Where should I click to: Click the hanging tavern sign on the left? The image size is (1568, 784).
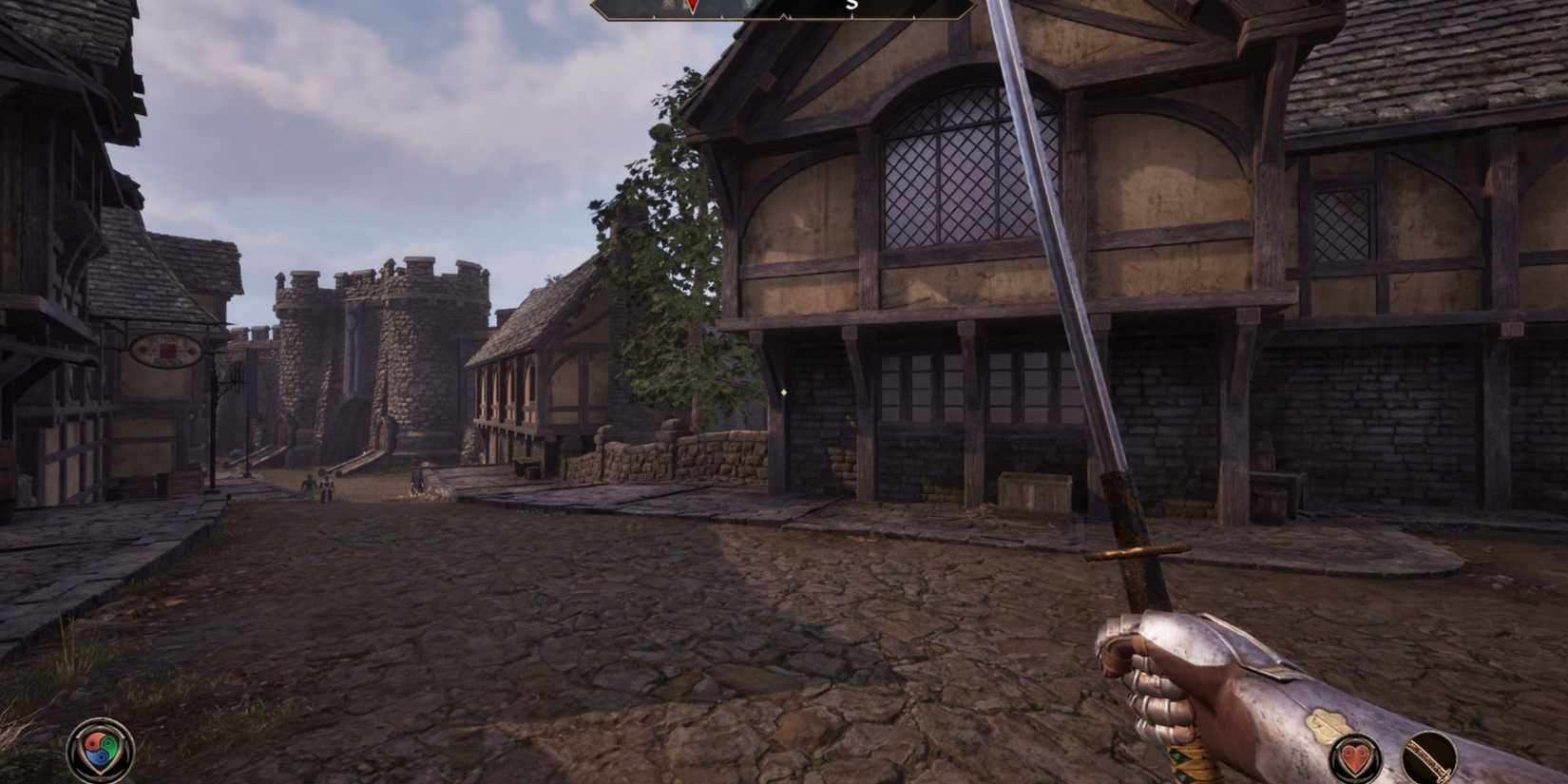(163, 352)
